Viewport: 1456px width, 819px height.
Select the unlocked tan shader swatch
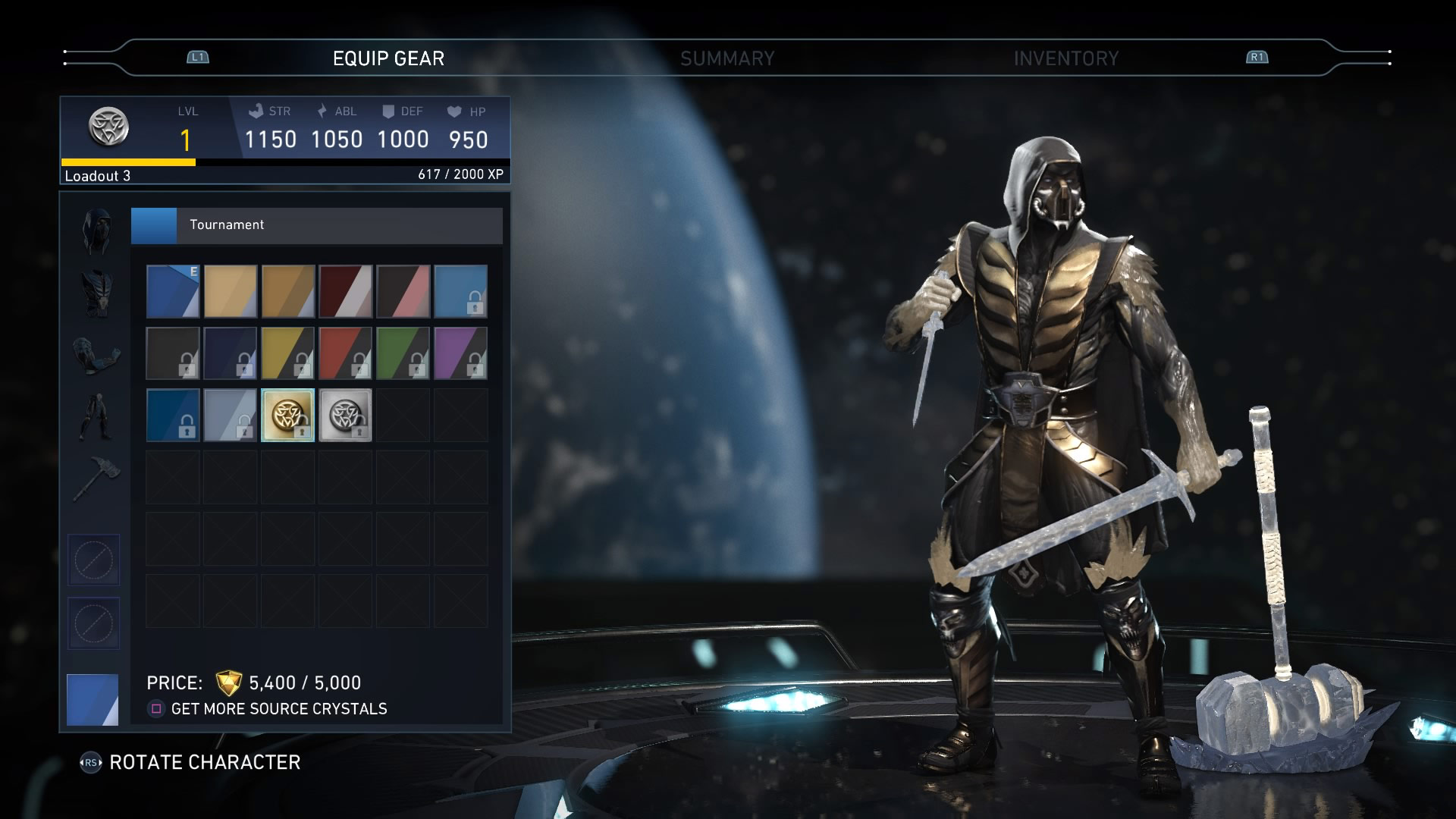tap(230, 292)
